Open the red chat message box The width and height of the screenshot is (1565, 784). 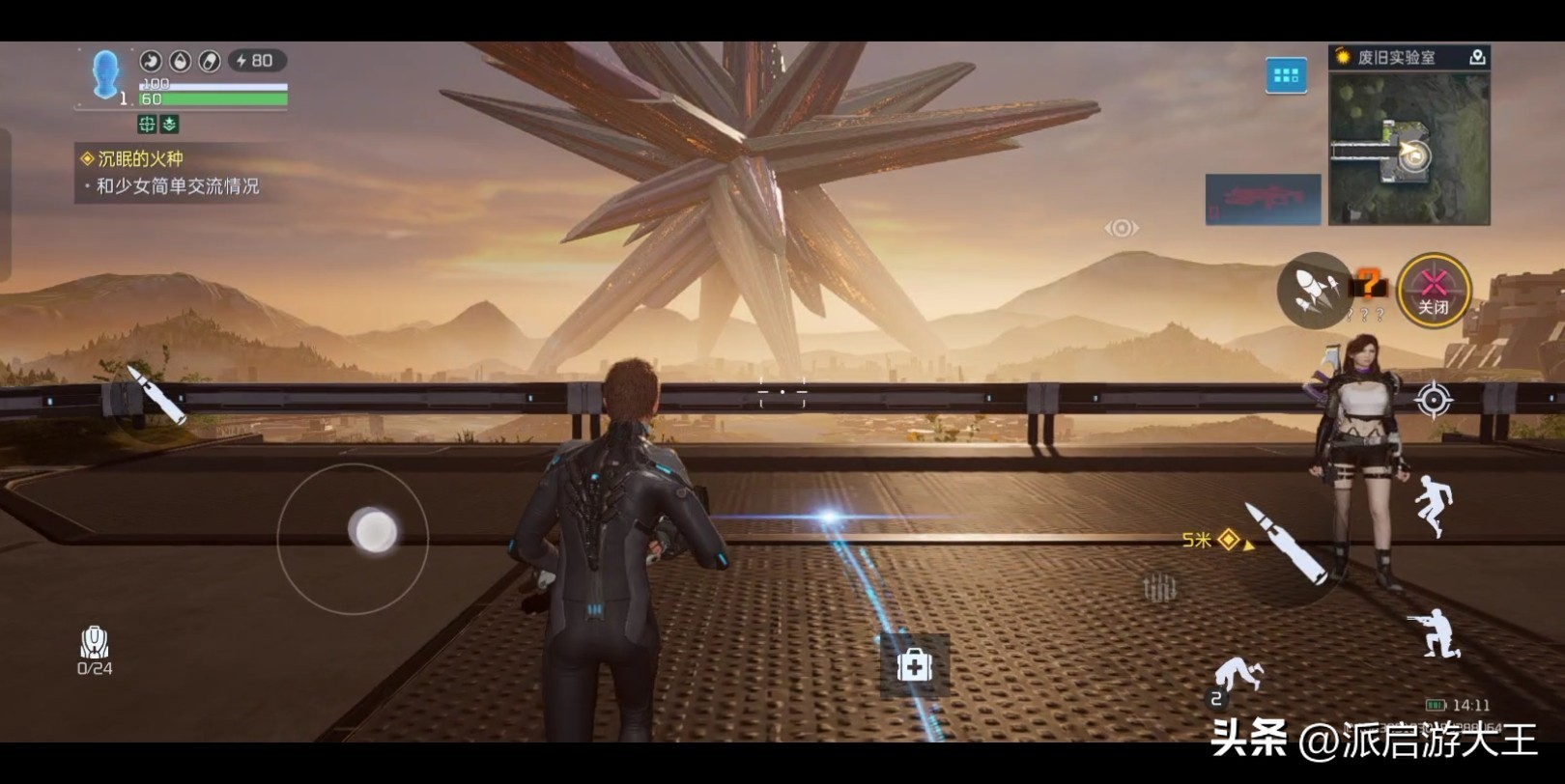pyautogui.click(x=1263, y=199)
